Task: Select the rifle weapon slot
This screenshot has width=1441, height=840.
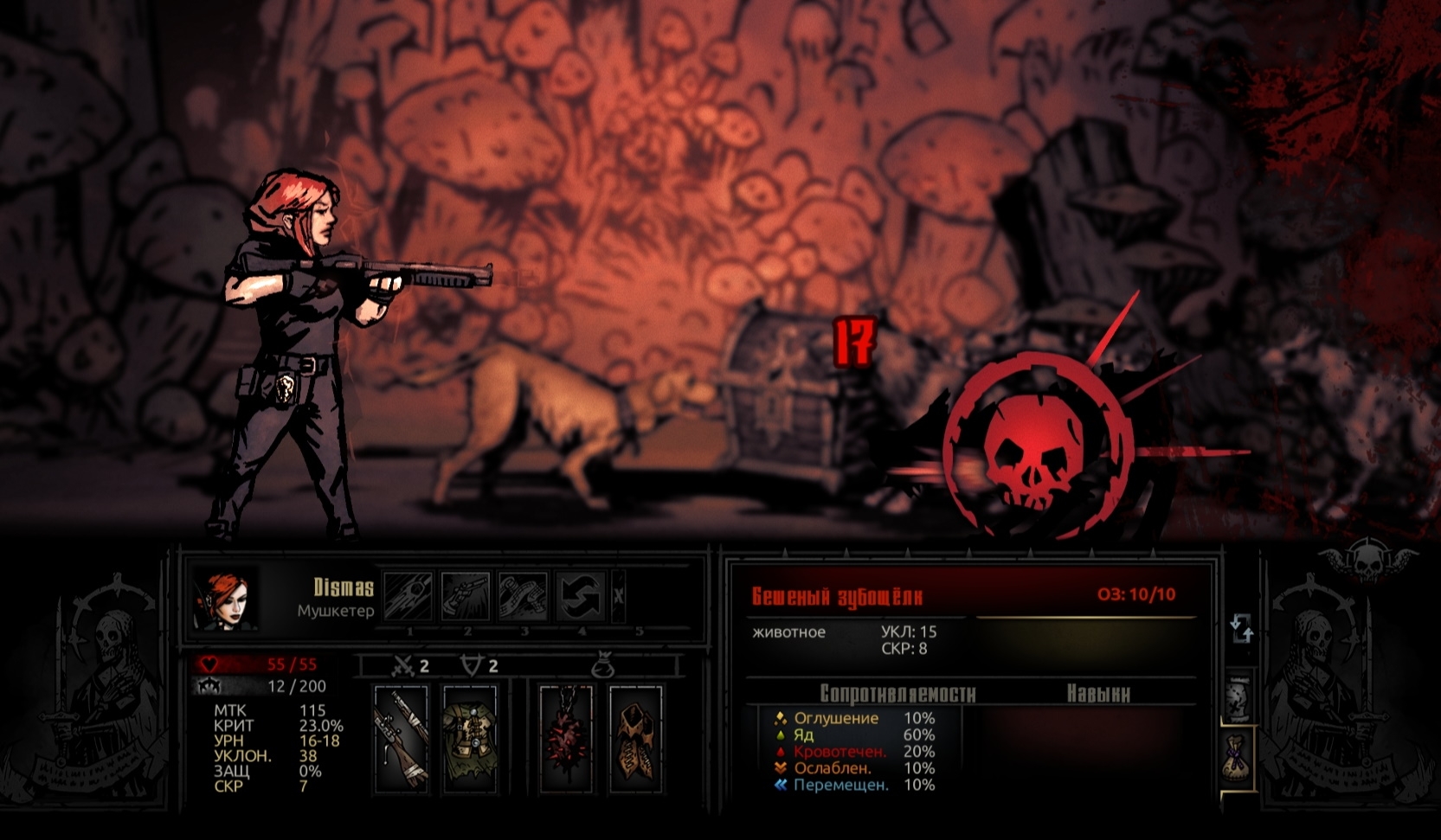Action: [x=401, y=738]
